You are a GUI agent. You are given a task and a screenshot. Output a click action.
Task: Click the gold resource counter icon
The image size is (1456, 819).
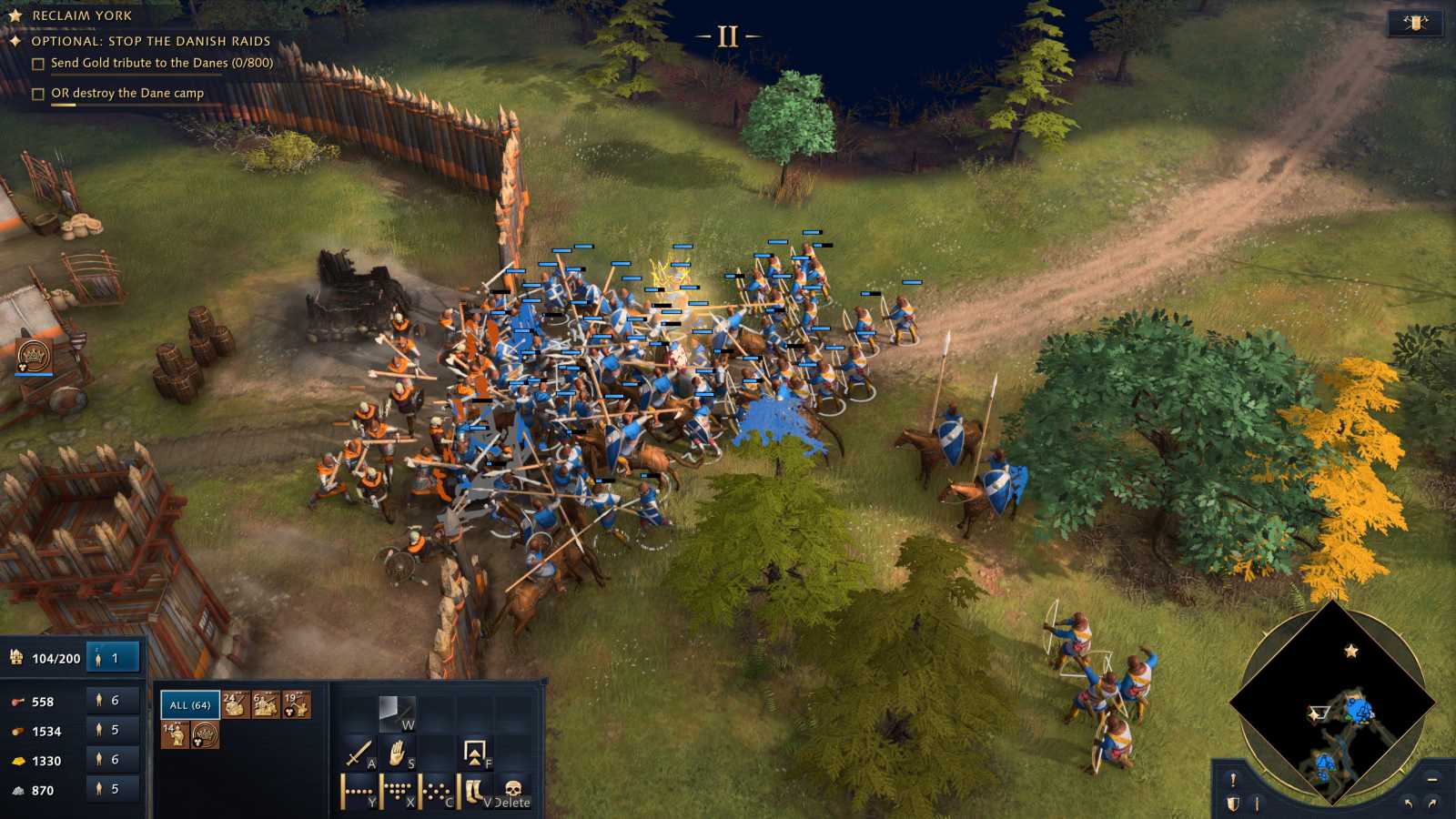[17, 760]
